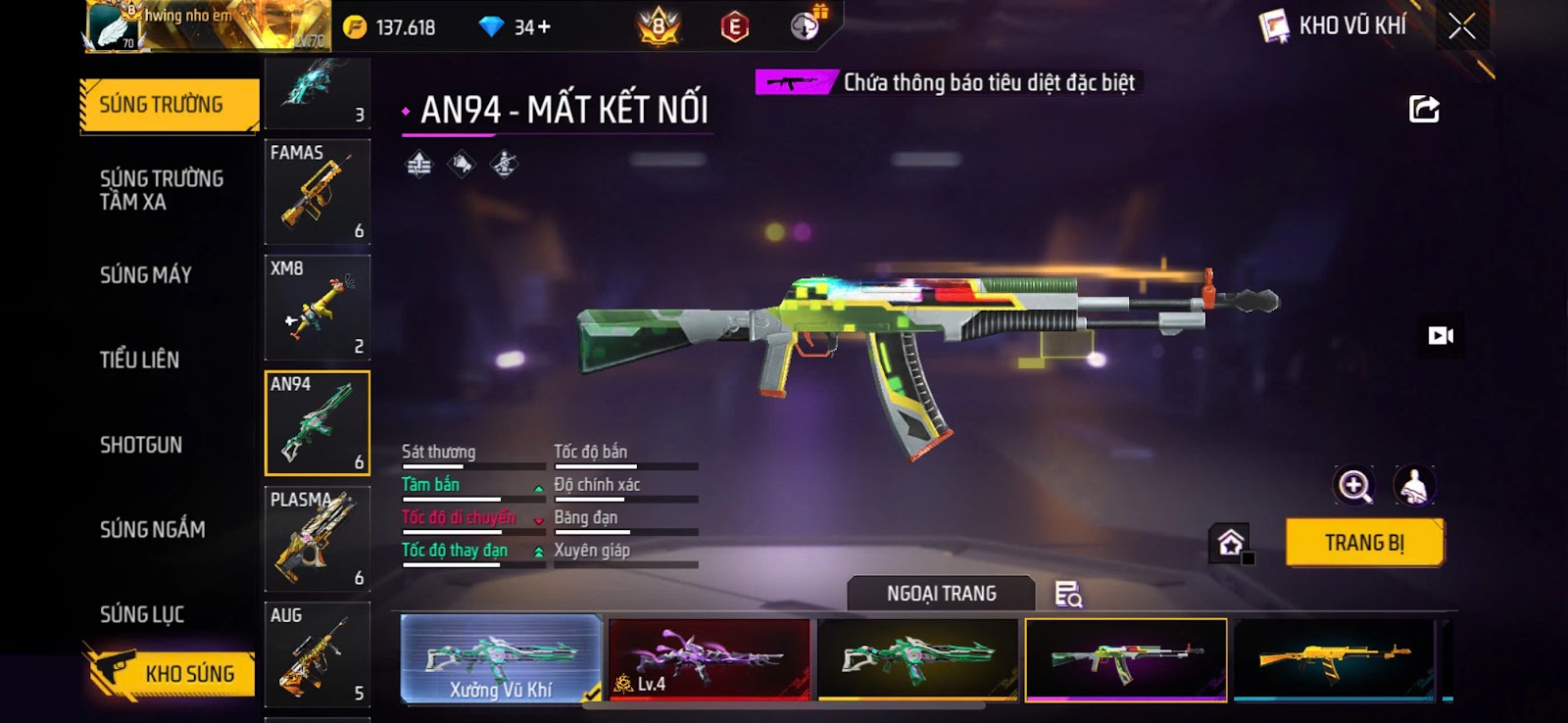Screen dimensions: 1568x723
Task: Select the SÚNG LỤC category
Action: coord(142,614)
